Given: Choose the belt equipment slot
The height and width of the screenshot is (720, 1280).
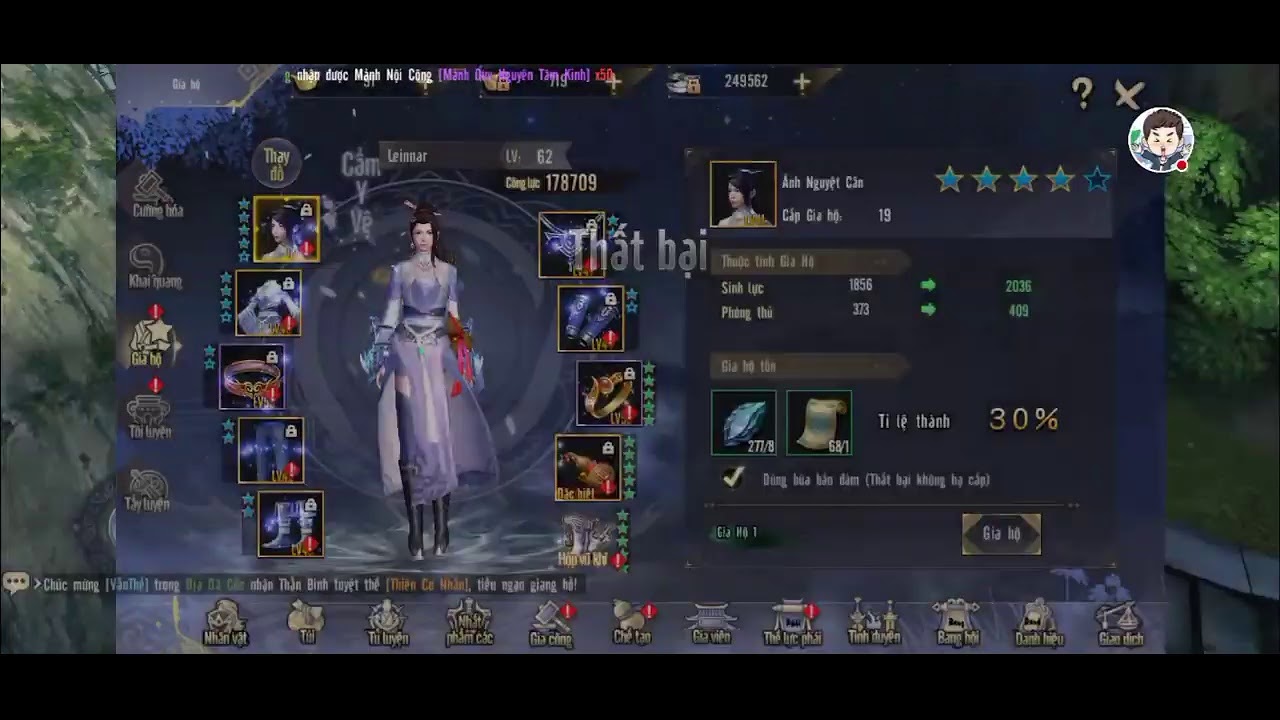Looking at the screenshot, I should 252,376.
